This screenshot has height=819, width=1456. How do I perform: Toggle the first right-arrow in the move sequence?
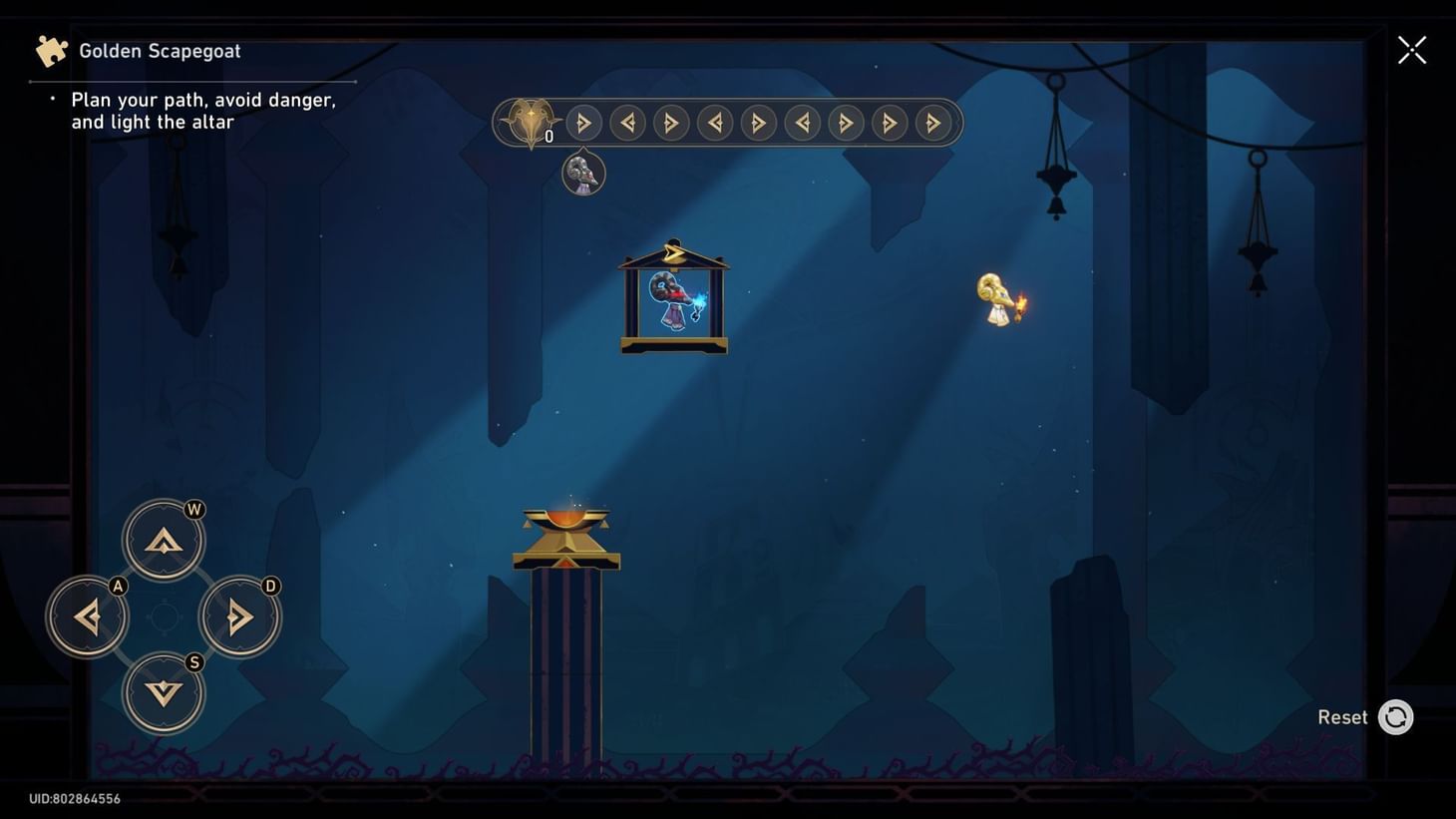583,122
